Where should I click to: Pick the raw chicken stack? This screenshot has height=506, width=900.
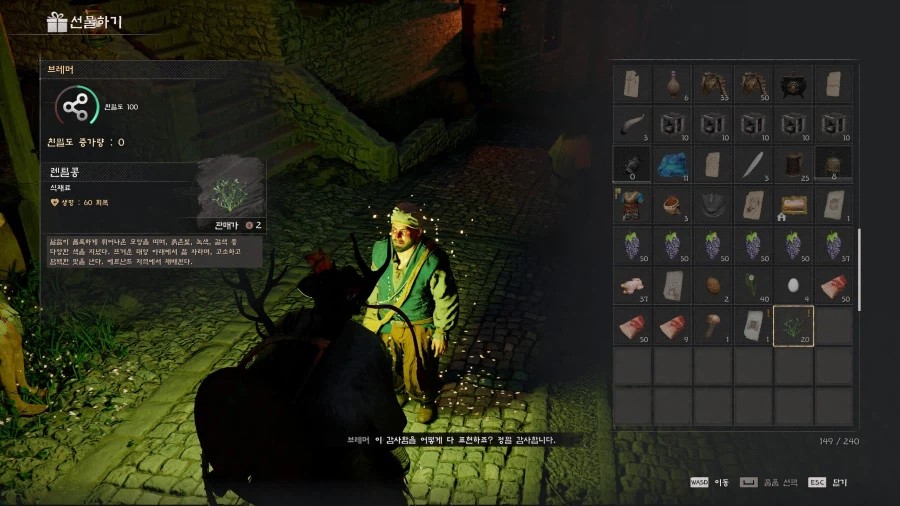pyautogui.click(x=632, y=286)
